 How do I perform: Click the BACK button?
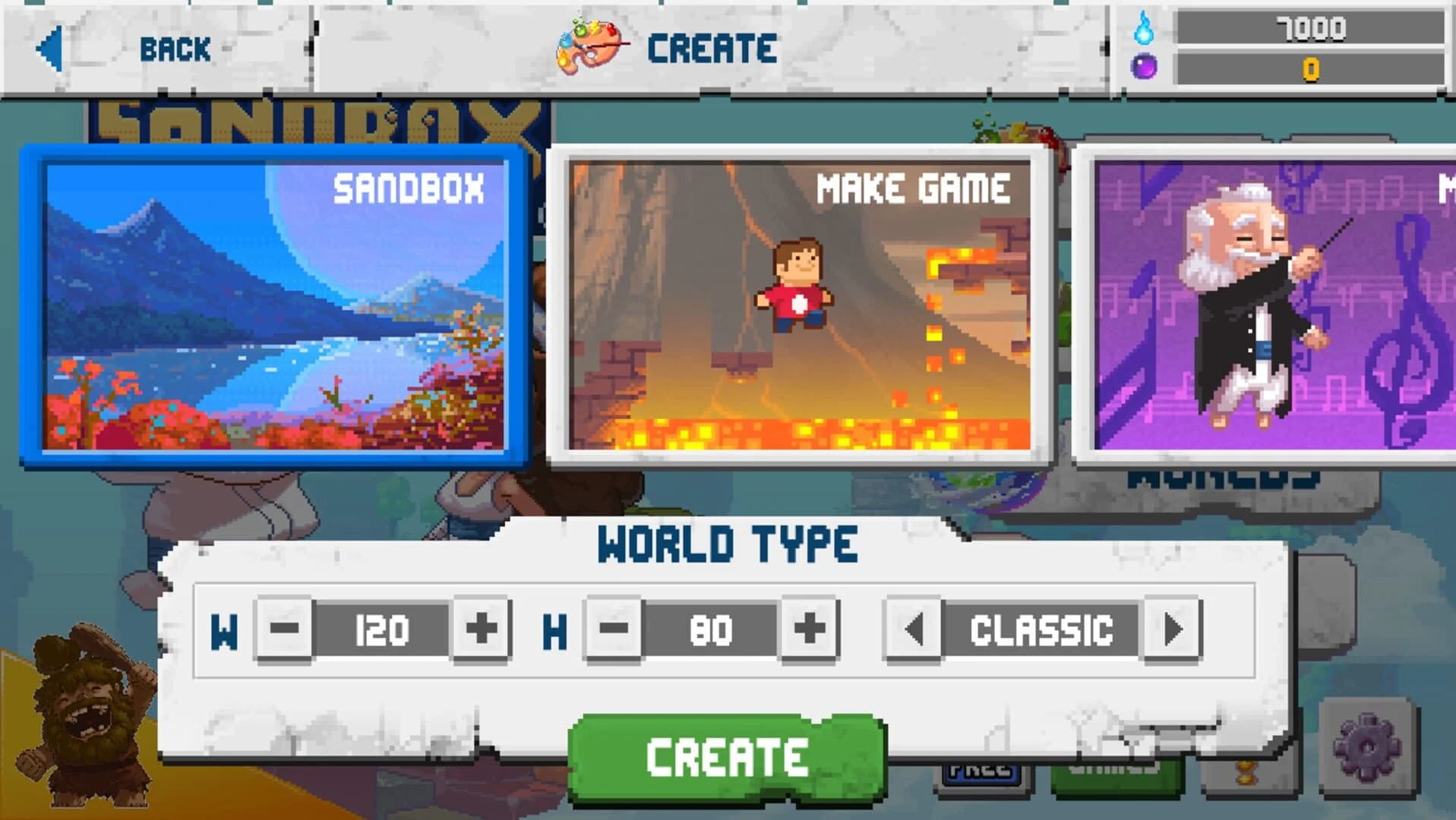click(x=175, y=49)
